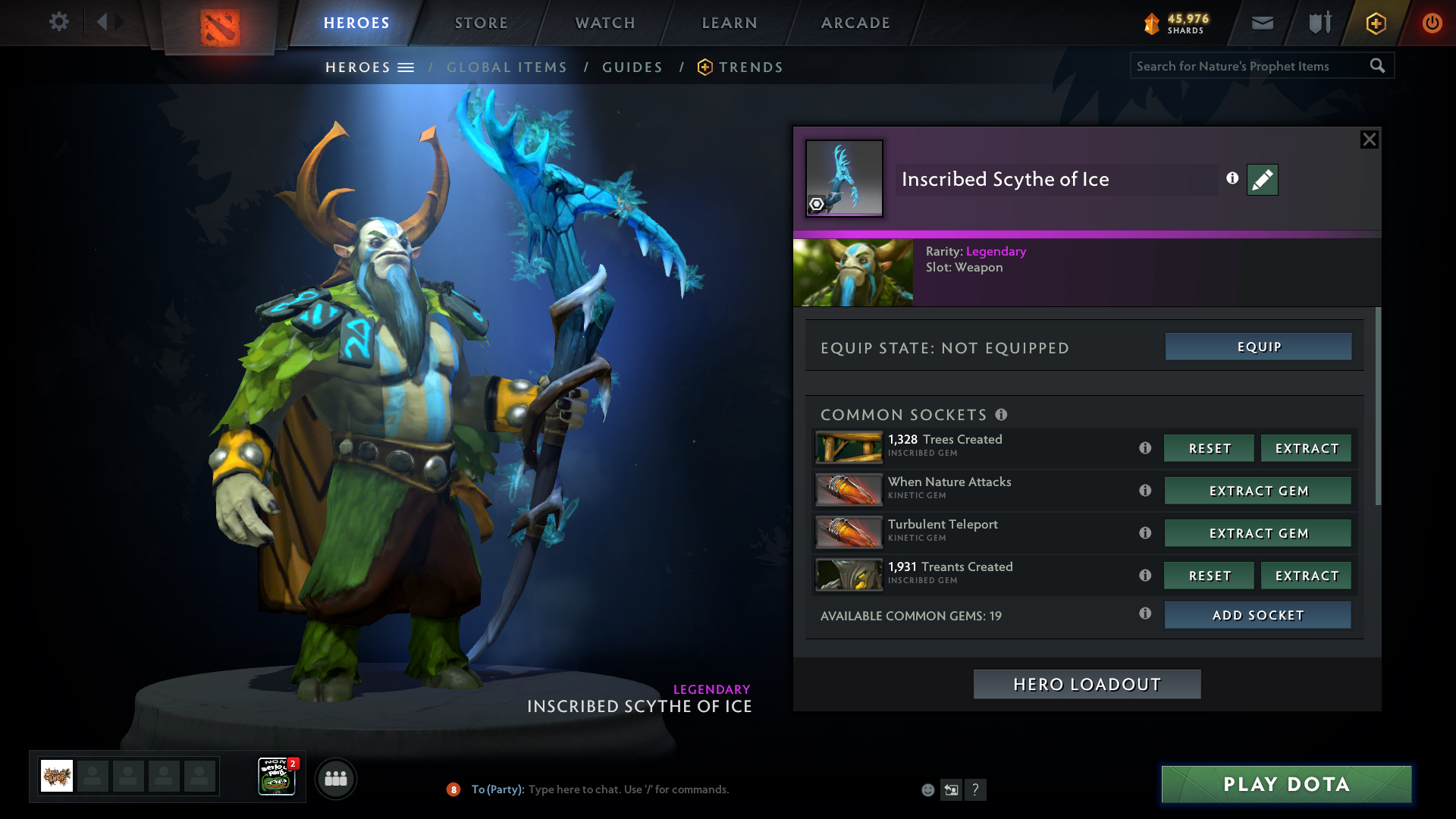1456x819 pixels.
Task: Open the Hero Loadout
Action: 1087,684
